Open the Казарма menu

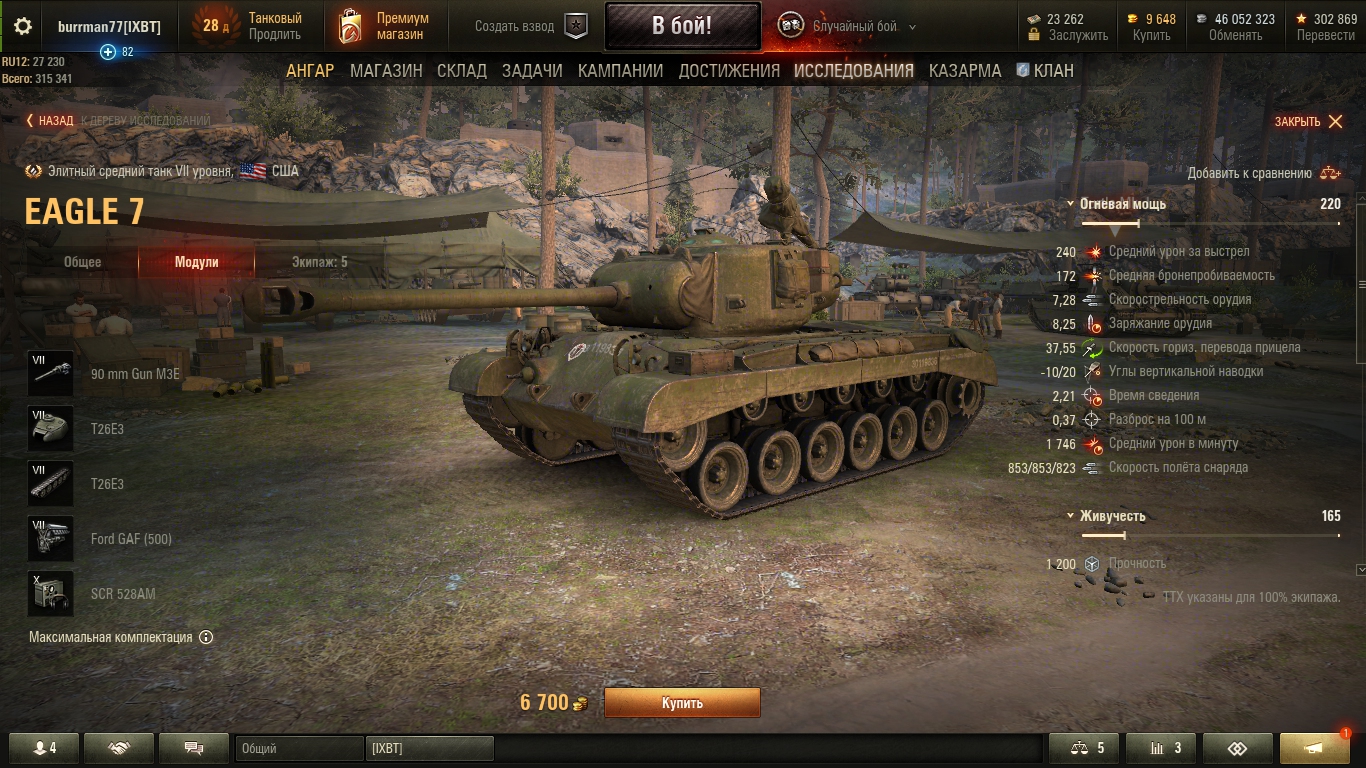click(x=965, y=71)
